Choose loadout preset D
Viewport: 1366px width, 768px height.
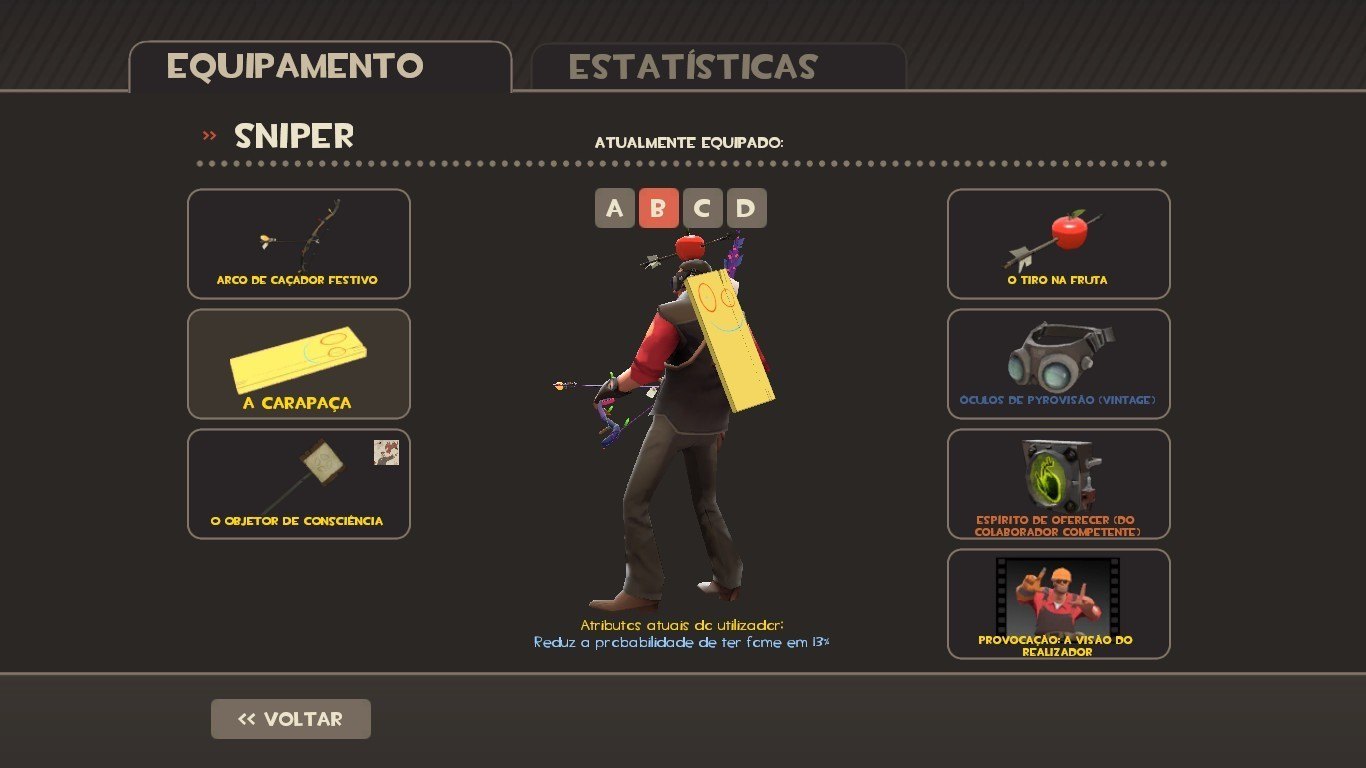(x=746, y=208)
